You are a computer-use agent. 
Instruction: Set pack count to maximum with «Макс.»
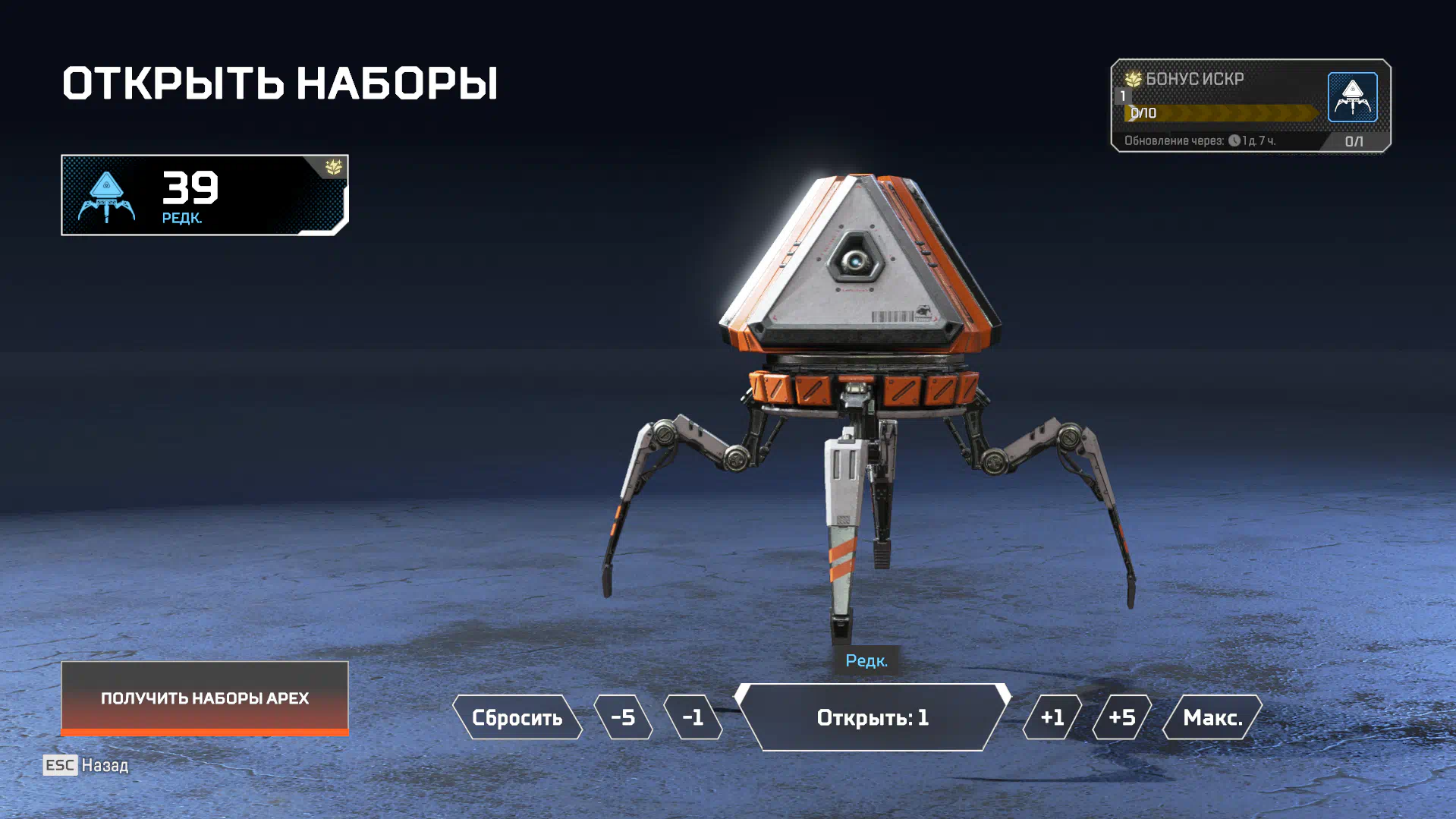(1212, 717)
